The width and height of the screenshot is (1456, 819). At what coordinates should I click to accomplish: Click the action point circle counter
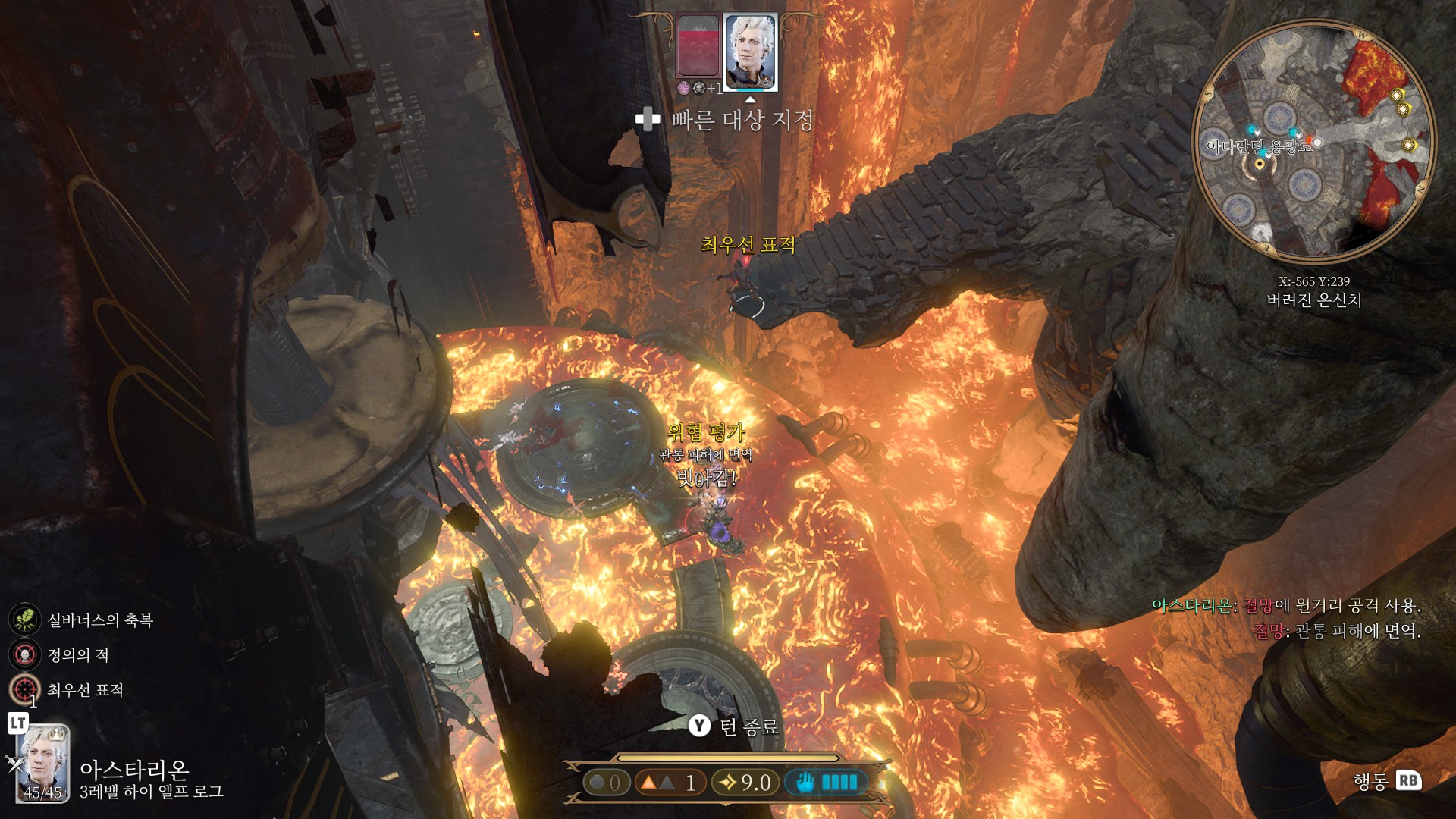pos(606,783)
